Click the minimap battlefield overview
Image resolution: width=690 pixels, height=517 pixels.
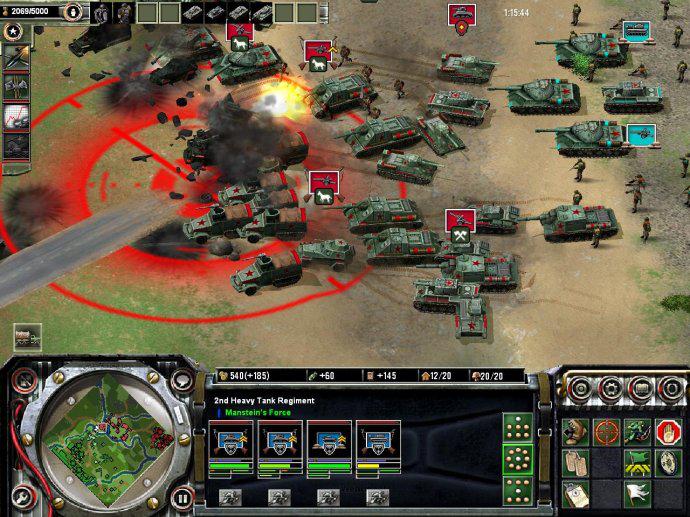pyautogui.click(x=96, y=440)
